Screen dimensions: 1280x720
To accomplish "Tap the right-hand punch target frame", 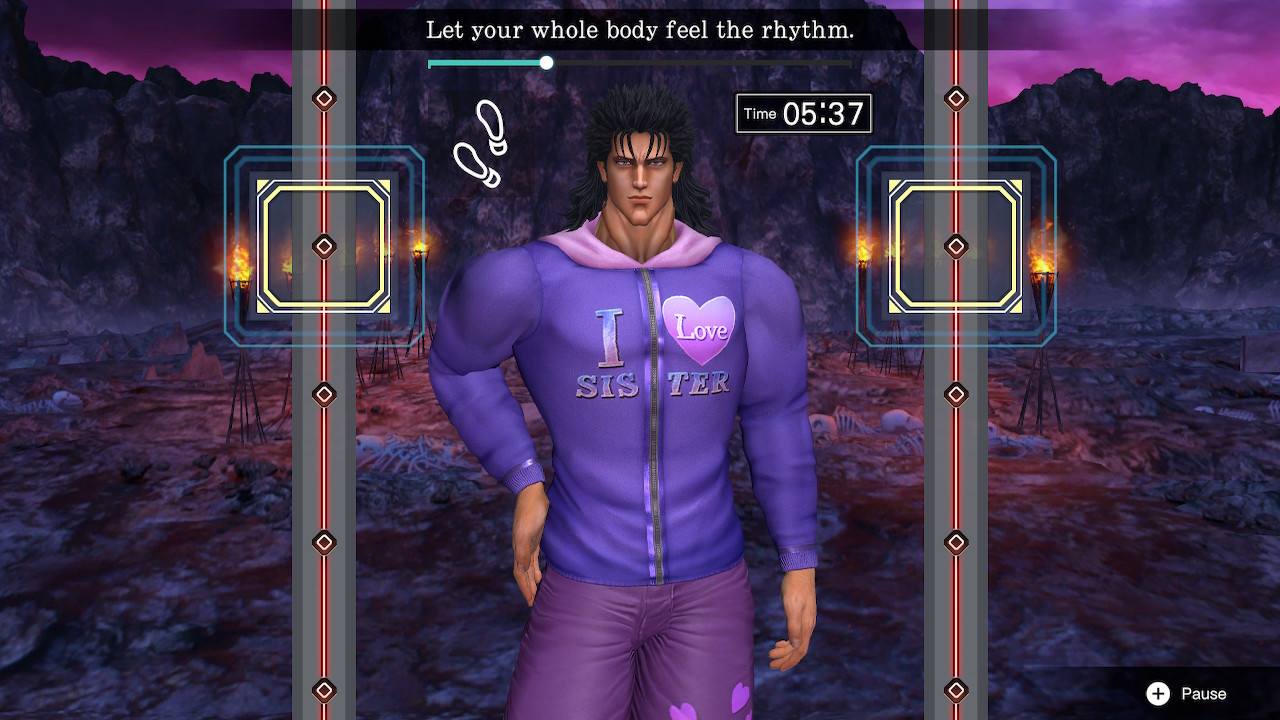I will coord(955,246).
